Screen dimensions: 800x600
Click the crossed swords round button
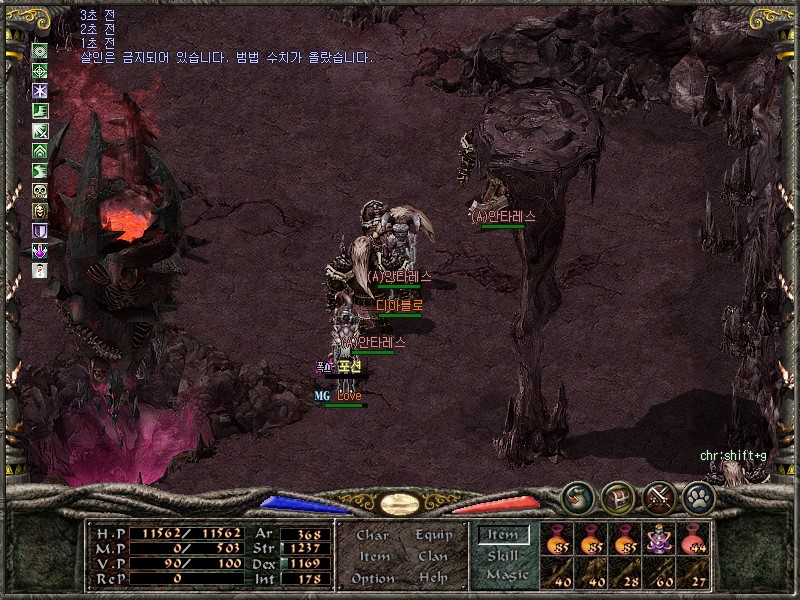[x=659, y=497]
